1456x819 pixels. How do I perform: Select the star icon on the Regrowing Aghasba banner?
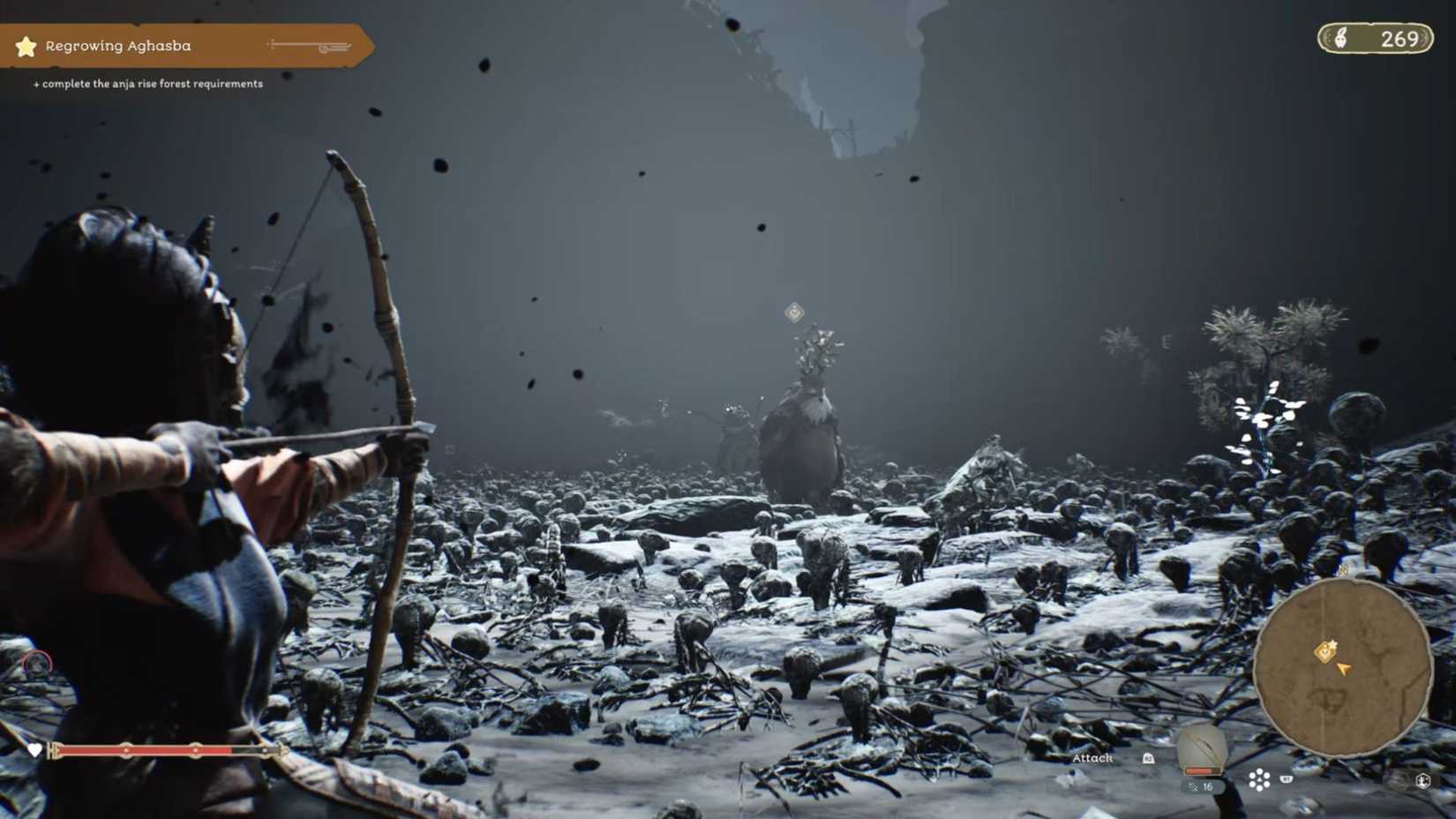click(x=26, y=46)
